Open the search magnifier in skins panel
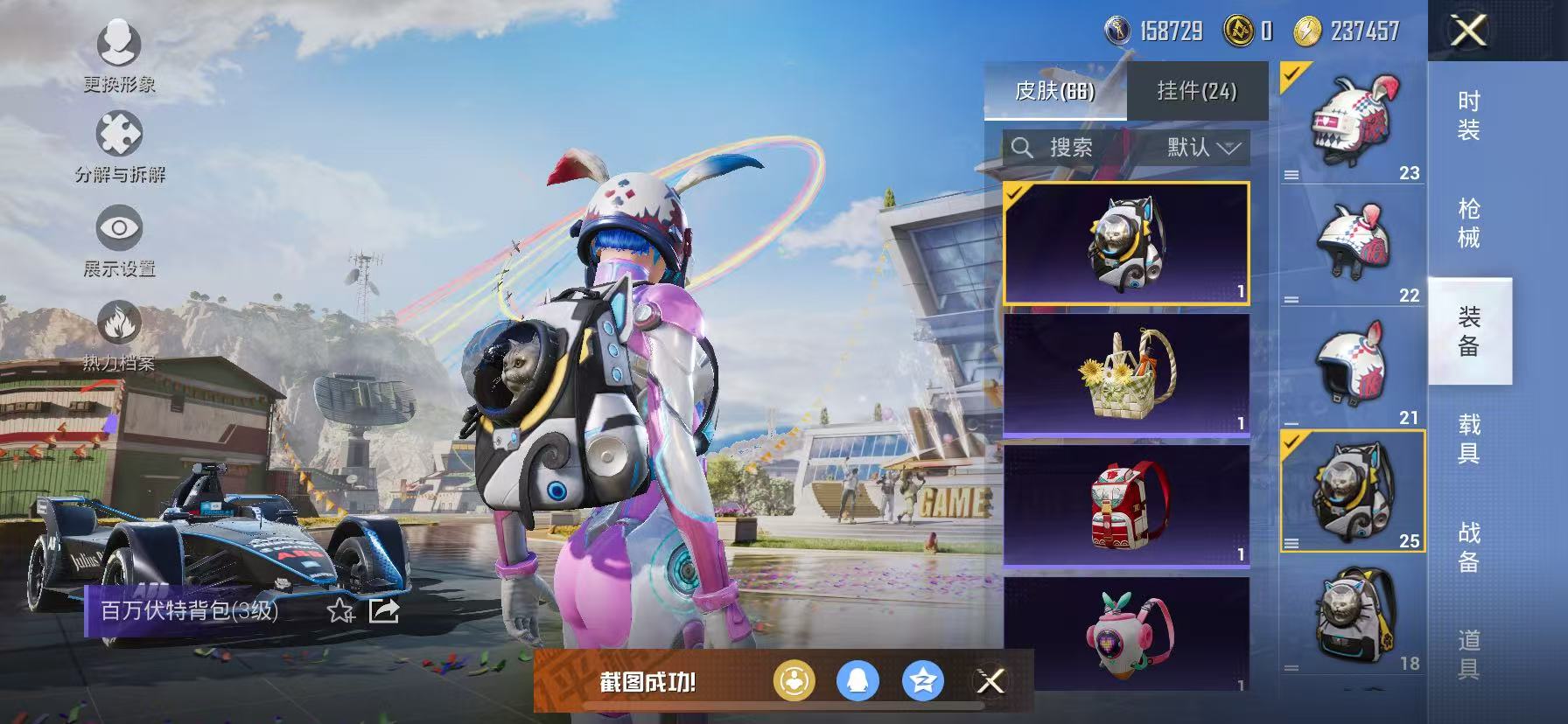 [x=1024, y=148]
